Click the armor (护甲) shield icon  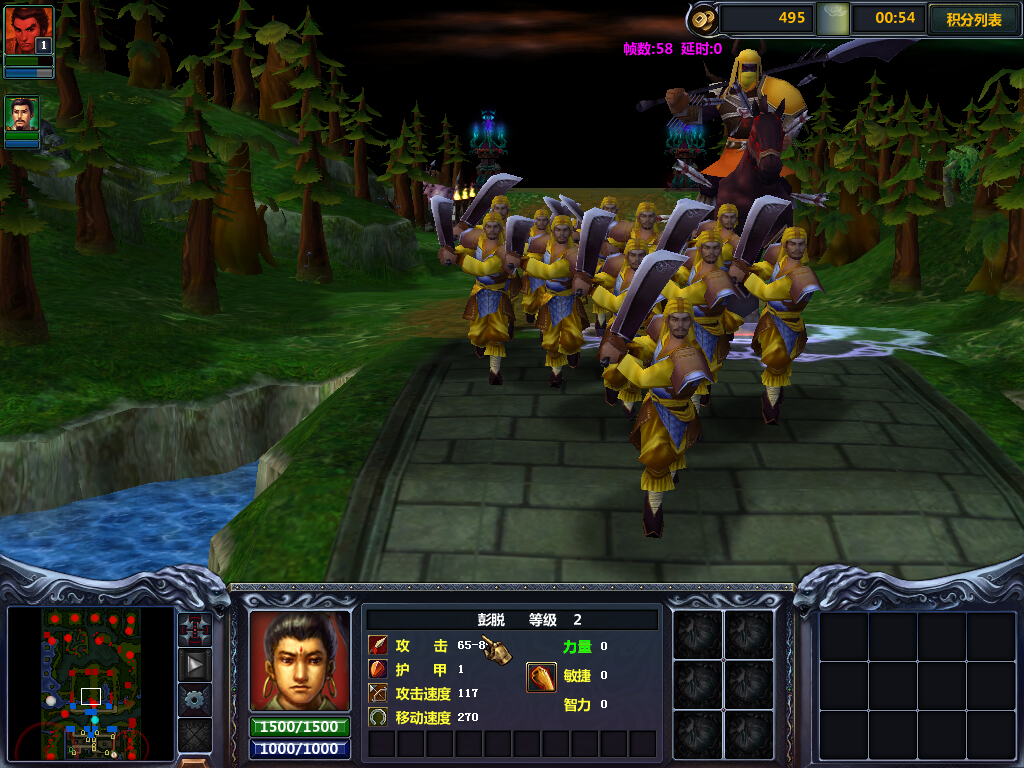[378, 670]
